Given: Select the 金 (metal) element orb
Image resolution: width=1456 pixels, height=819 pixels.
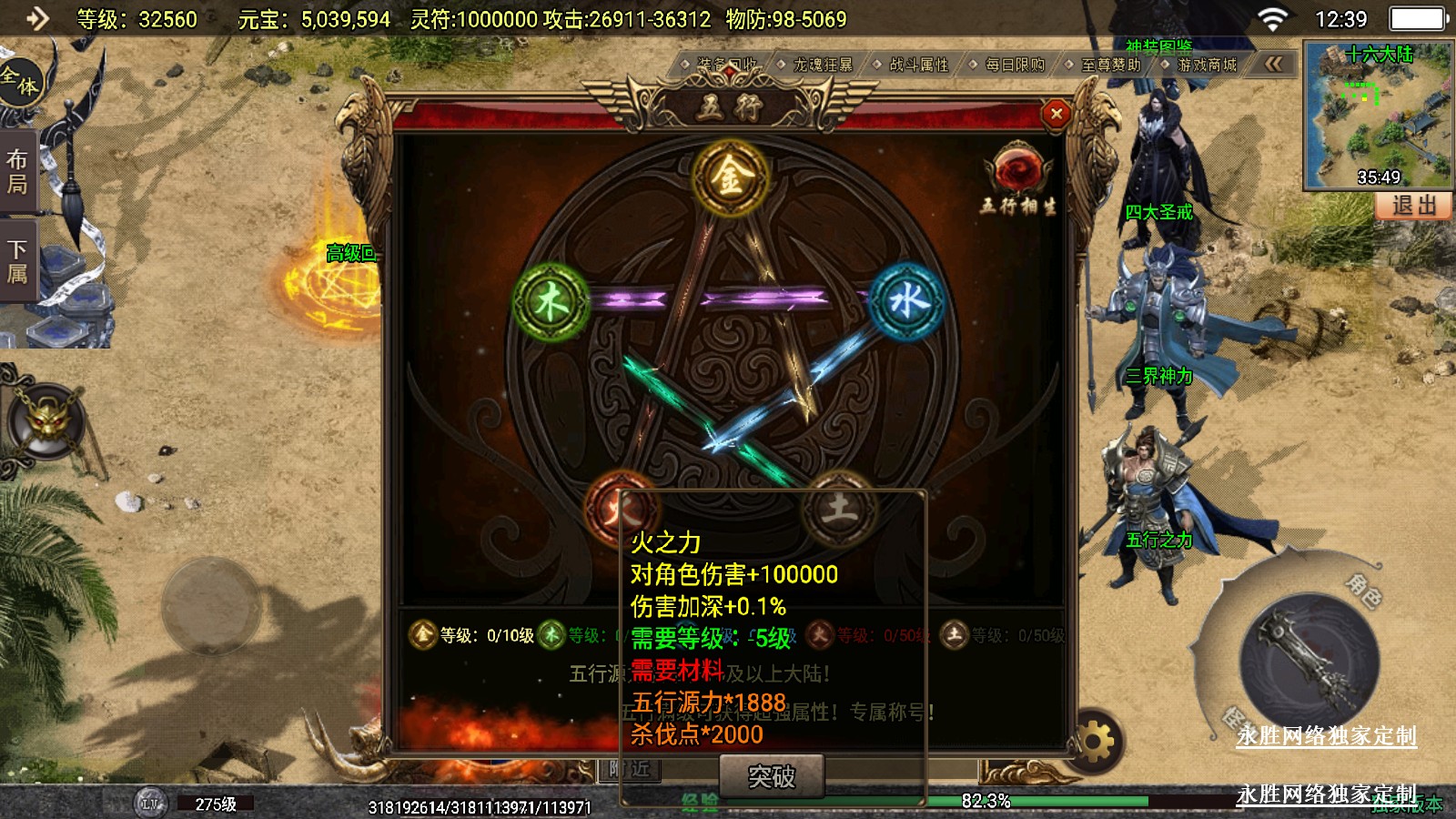Looking at the screenshot, I should [730, 177].
